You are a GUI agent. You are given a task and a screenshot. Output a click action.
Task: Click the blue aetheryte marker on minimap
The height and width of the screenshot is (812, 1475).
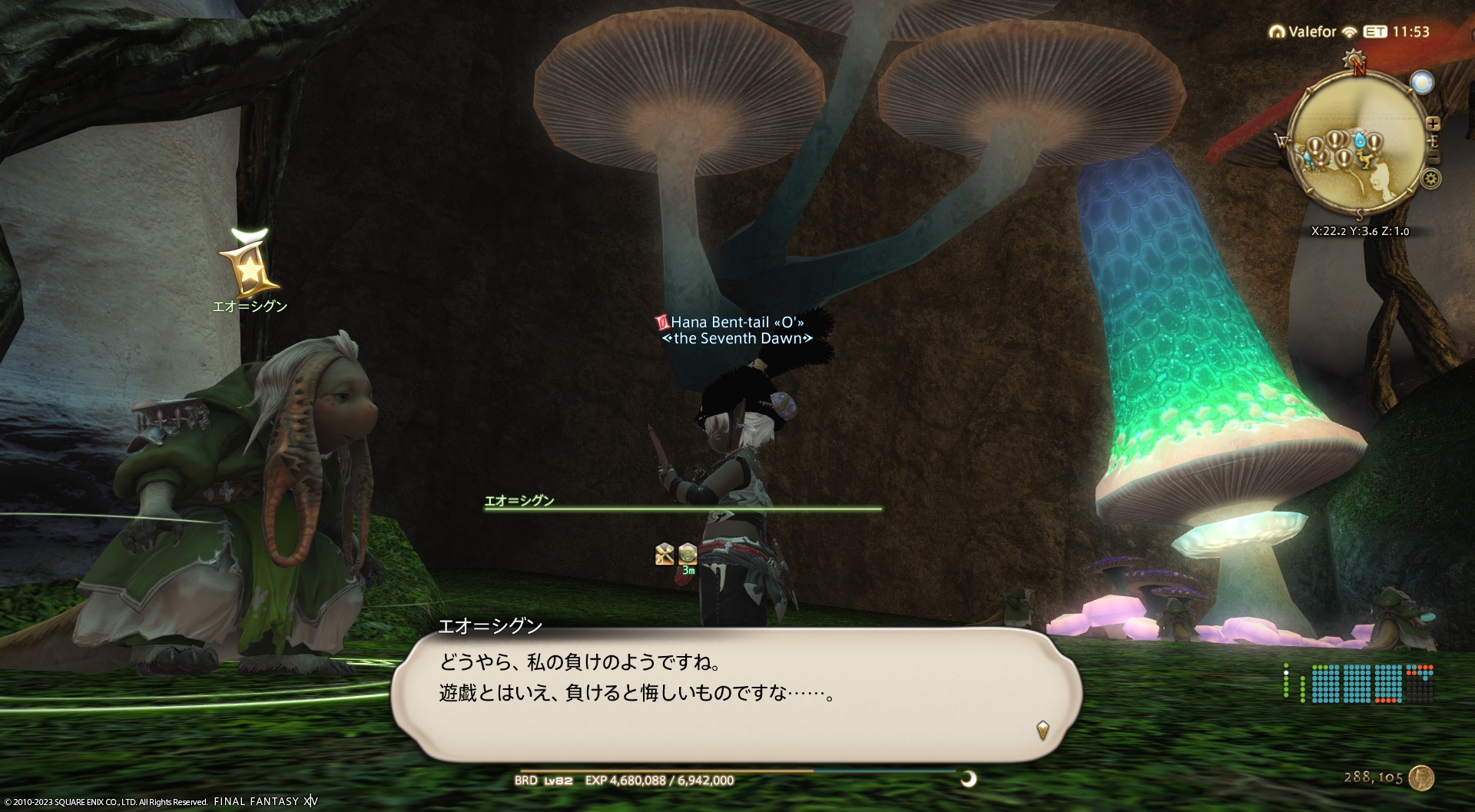point(1362,141)
